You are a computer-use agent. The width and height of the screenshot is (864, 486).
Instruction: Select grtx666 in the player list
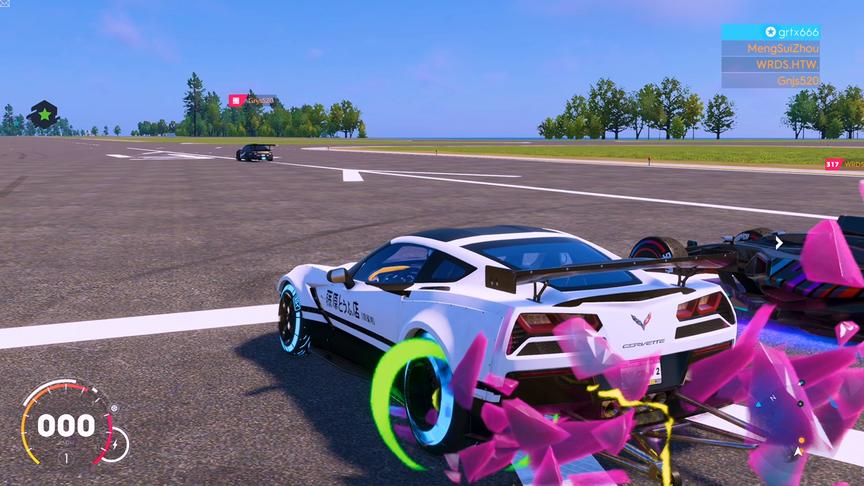coord(771,32)
